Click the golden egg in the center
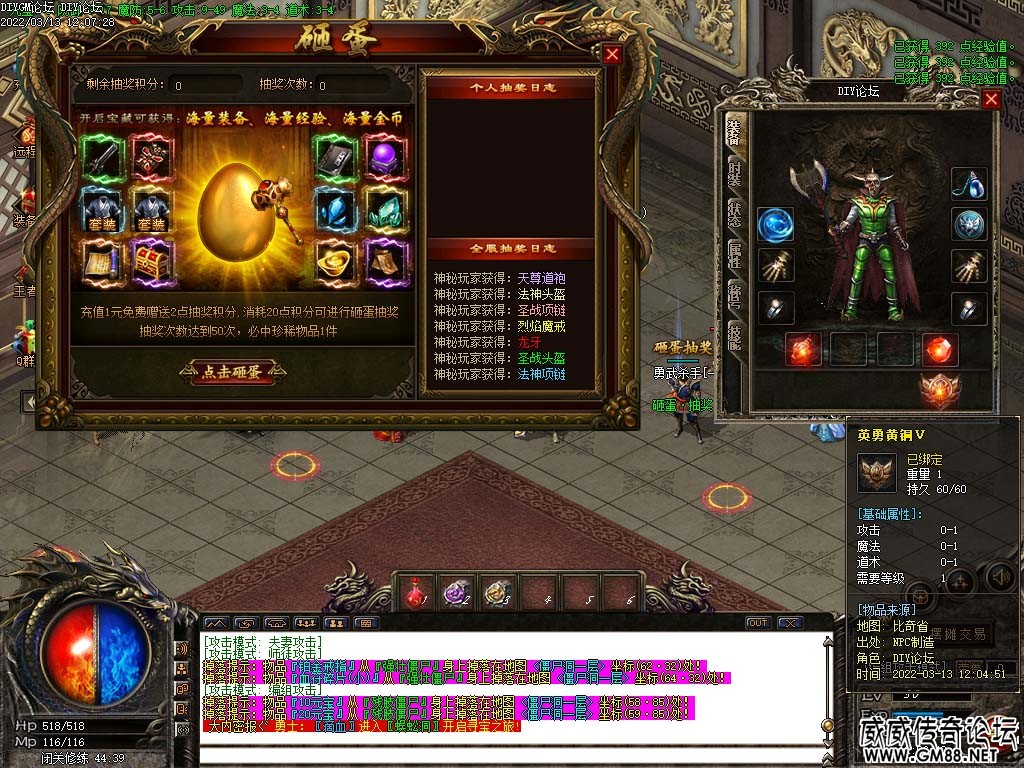Image resolution: width=1024 pixels, height=768 pixels. 236,213
